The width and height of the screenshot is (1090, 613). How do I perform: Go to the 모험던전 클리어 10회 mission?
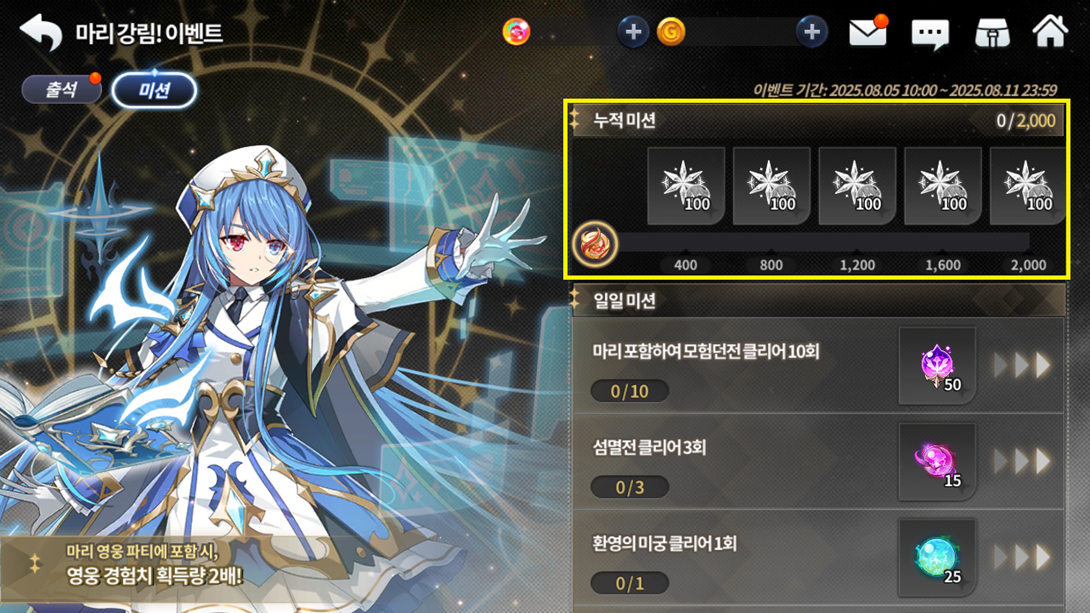1023,366
